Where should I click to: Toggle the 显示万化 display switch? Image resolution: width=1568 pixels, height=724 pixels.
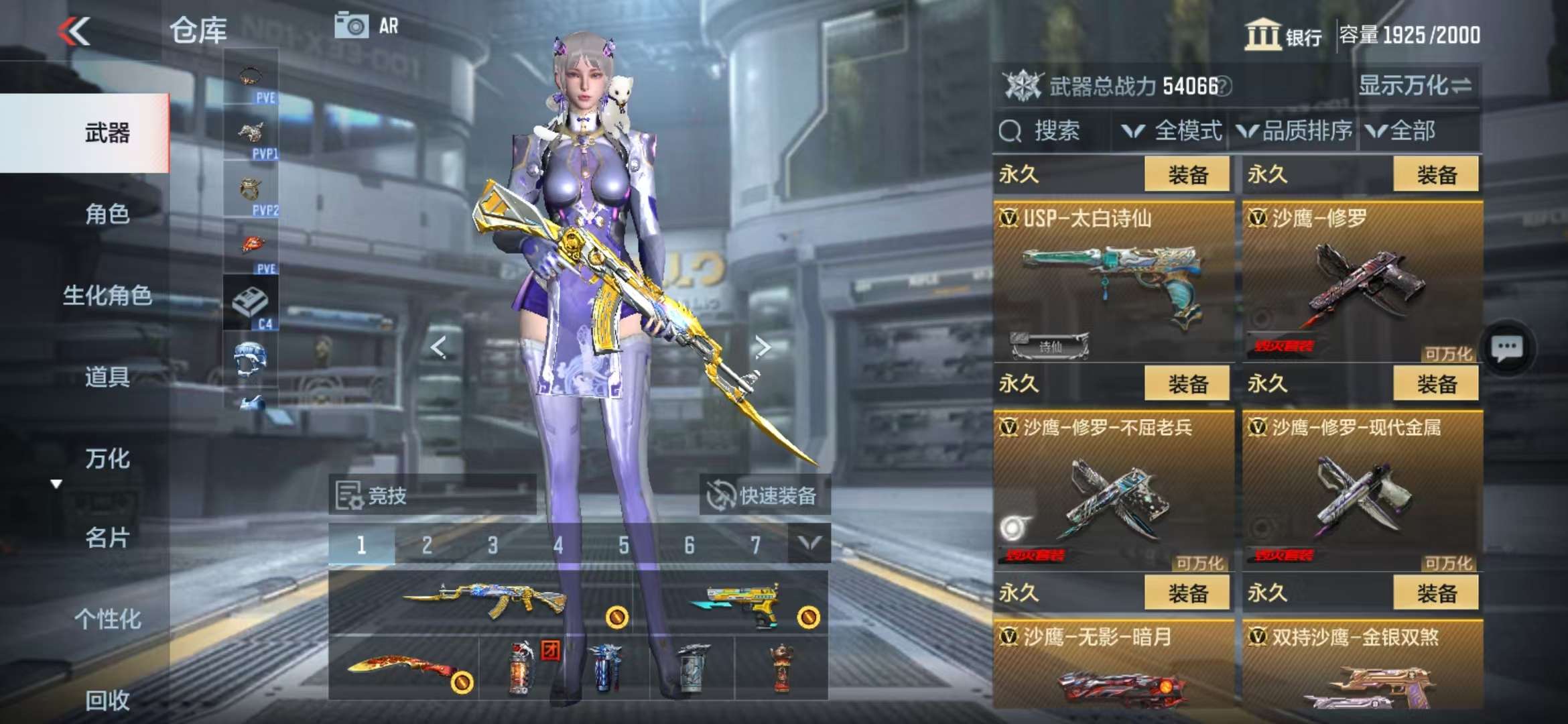click(1414, 86)
